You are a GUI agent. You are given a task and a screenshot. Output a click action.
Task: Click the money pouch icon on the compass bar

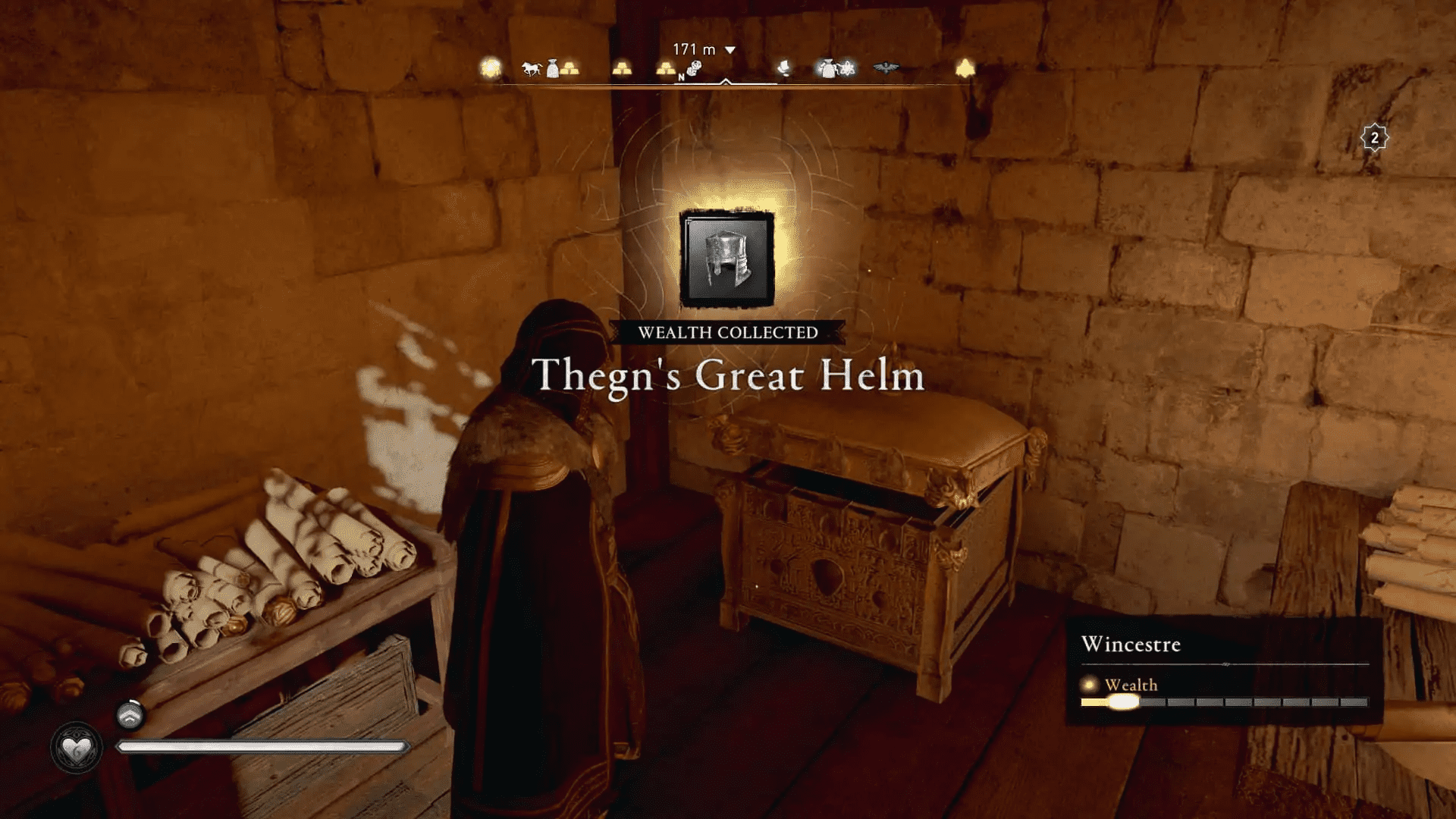click(552, 70)
